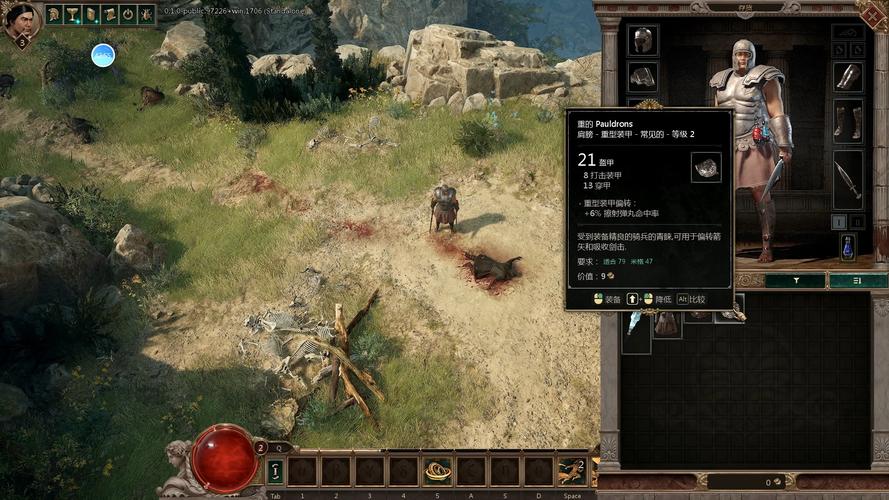Viewport: 889px width, 500px height.
Task: Select the equipped arm bracer slot
Action: click(x=848, y=77)
